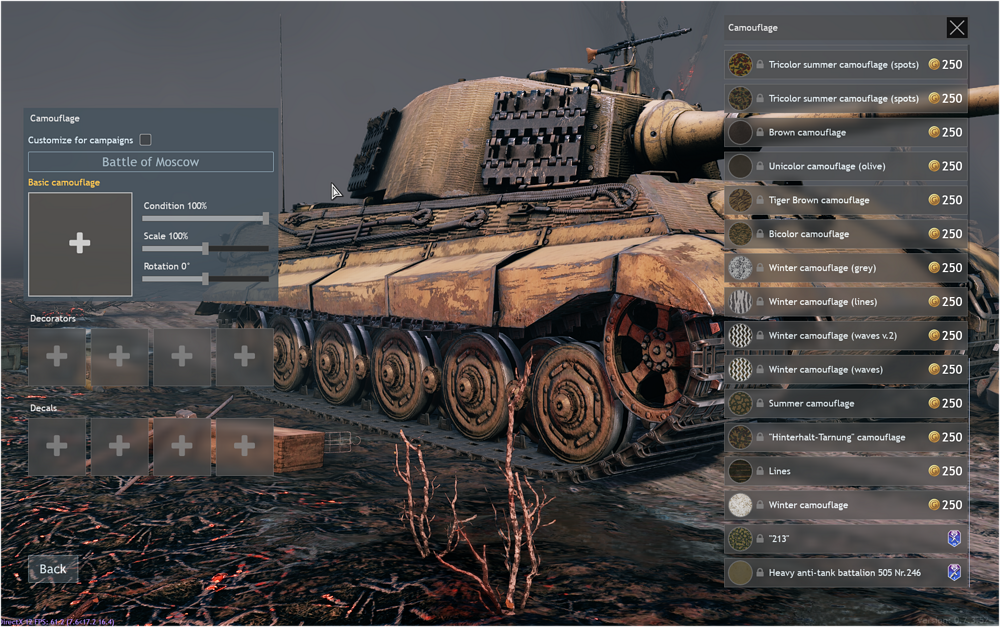Select Heavy anti-tank battalion 505 Nr.246
Screen dimensions: 1000x627
[x=845, y=573]
